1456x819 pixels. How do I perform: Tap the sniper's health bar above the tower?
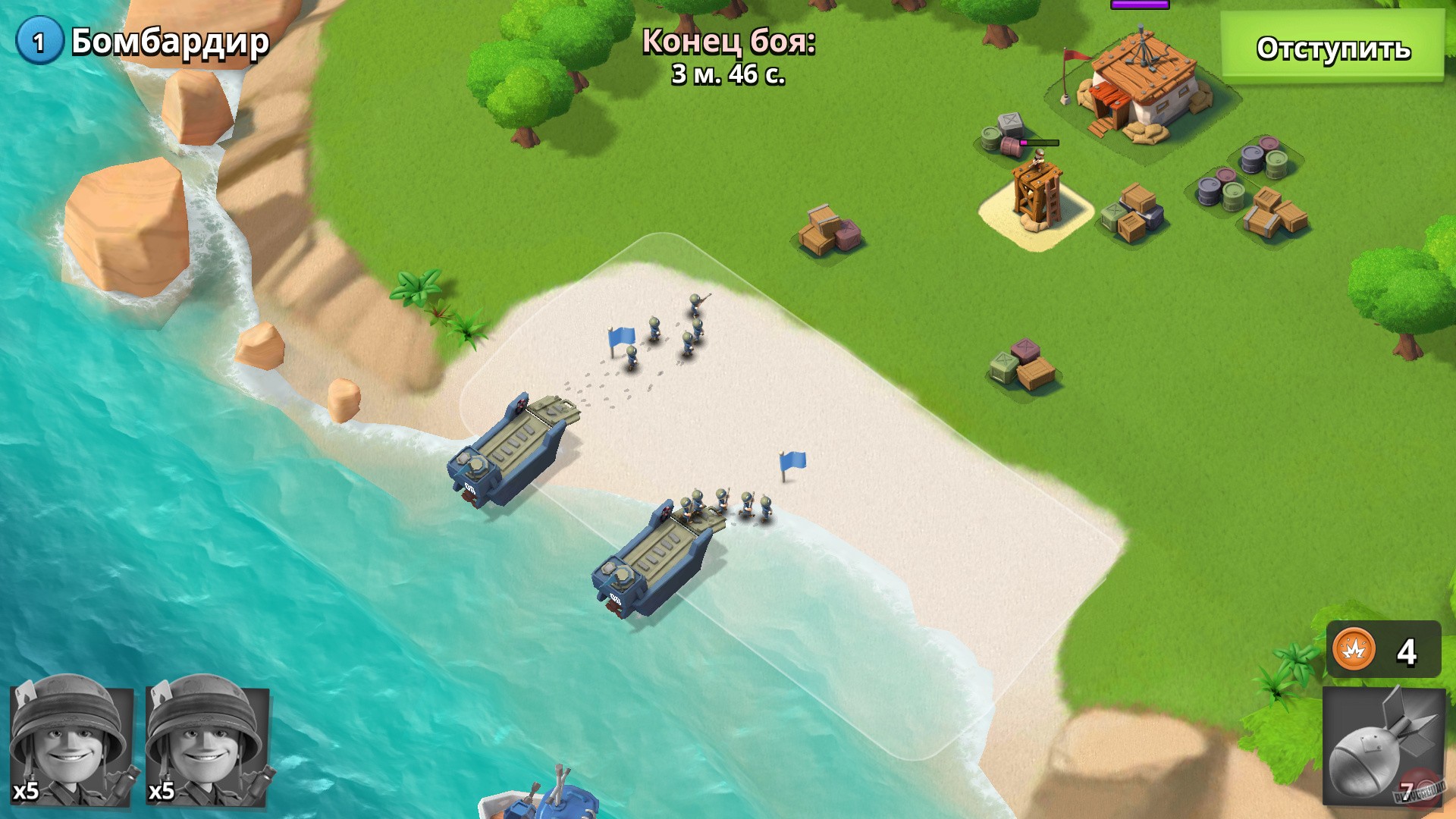tap(1037, 143)
